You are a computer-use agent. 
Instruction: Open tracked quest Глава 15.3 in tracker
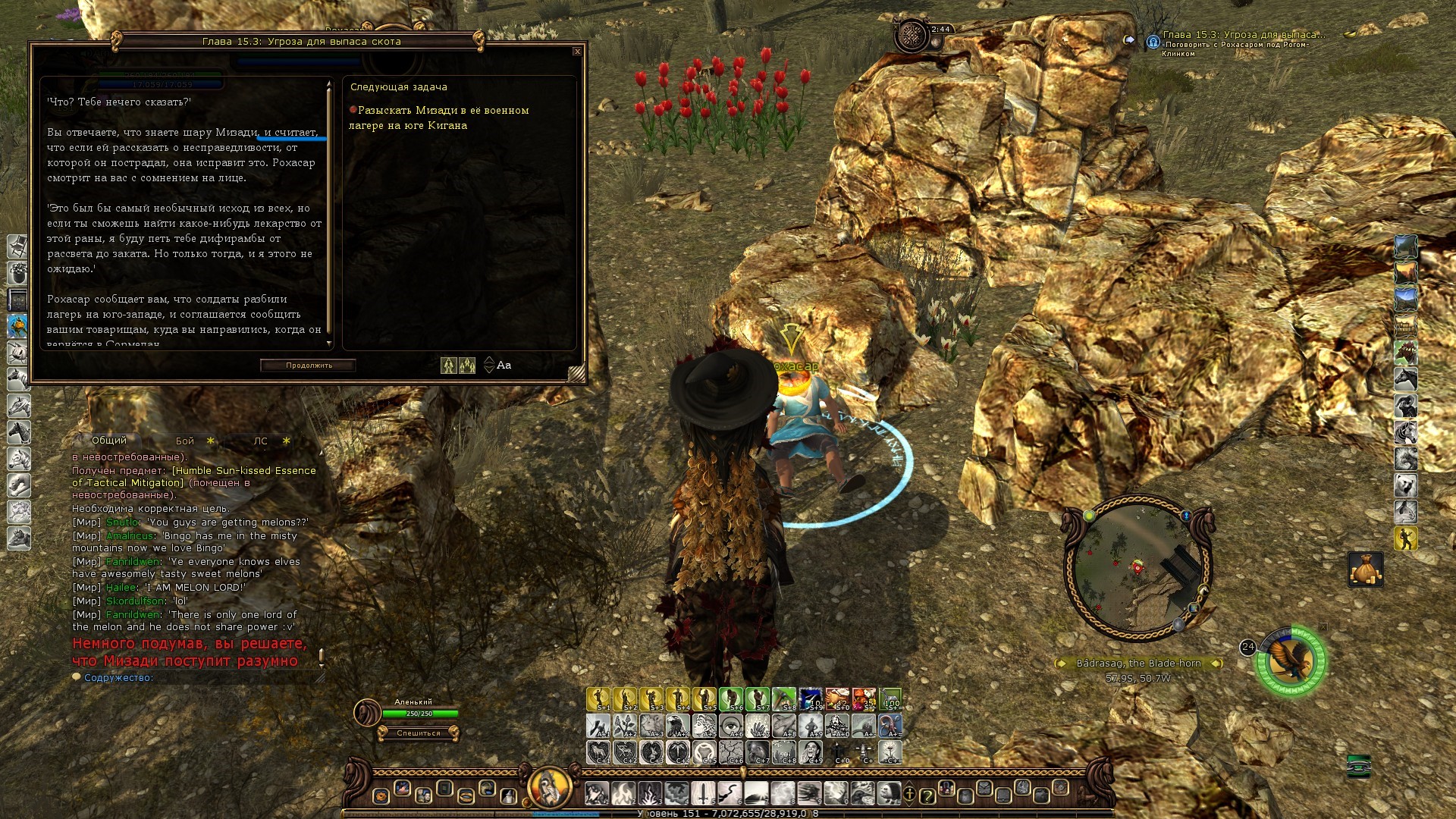[x=1244, y=35]
